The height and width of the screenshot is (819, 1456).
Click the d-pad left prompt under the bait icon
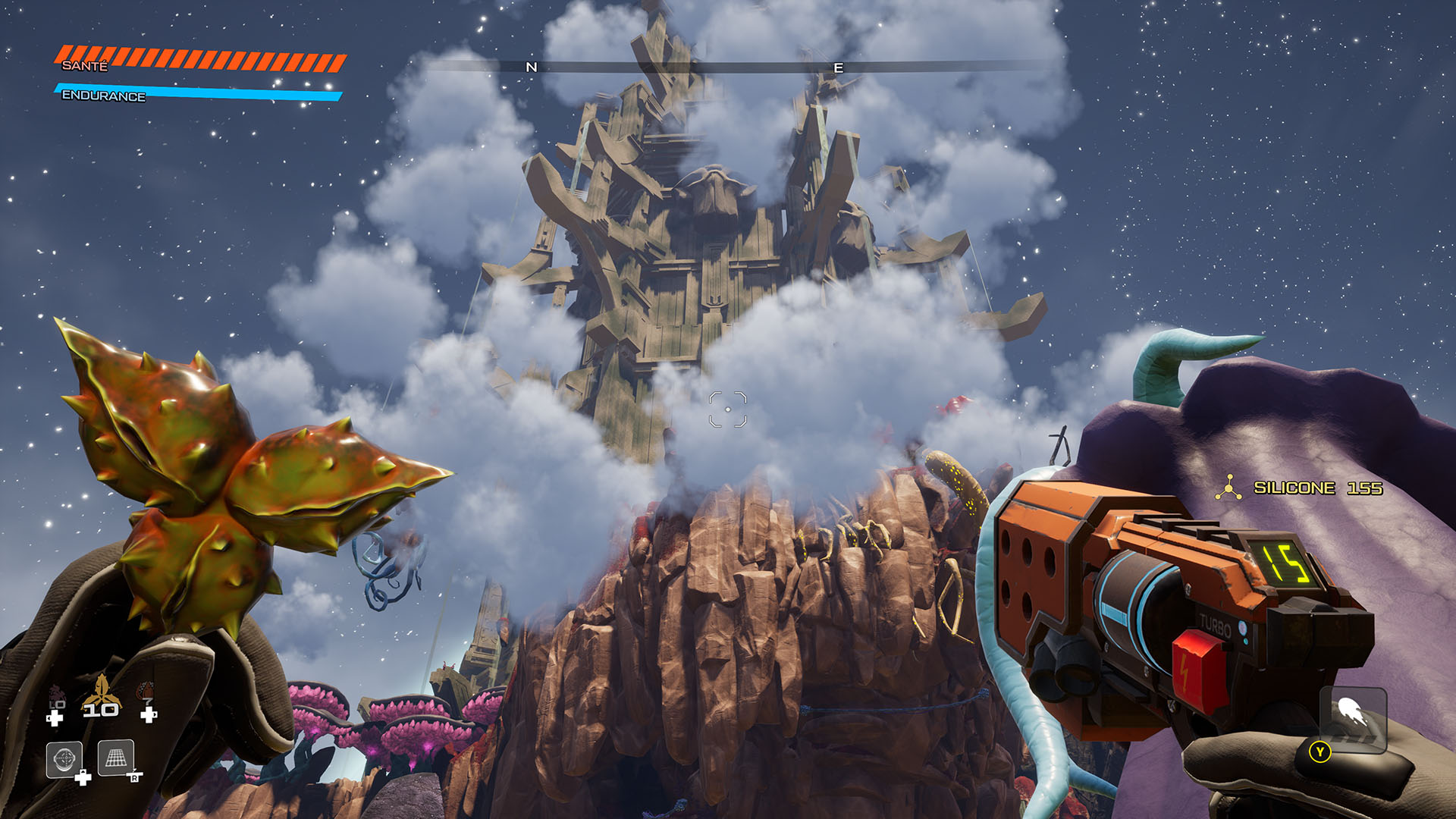[x=55, y=717]
